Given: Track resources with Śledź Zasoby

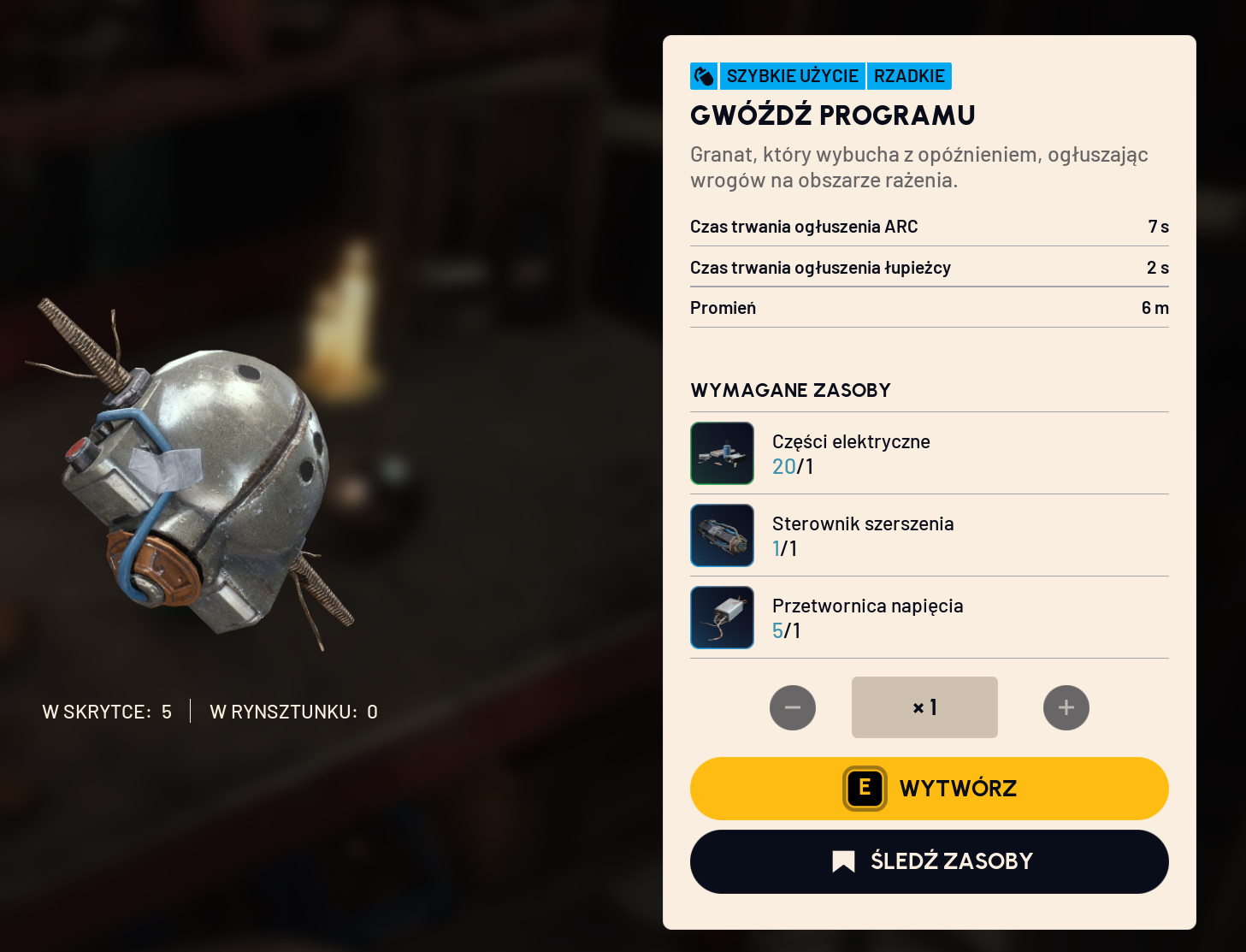Looking at the screenshot, I should pyautogui.click(x=929, y=861).
